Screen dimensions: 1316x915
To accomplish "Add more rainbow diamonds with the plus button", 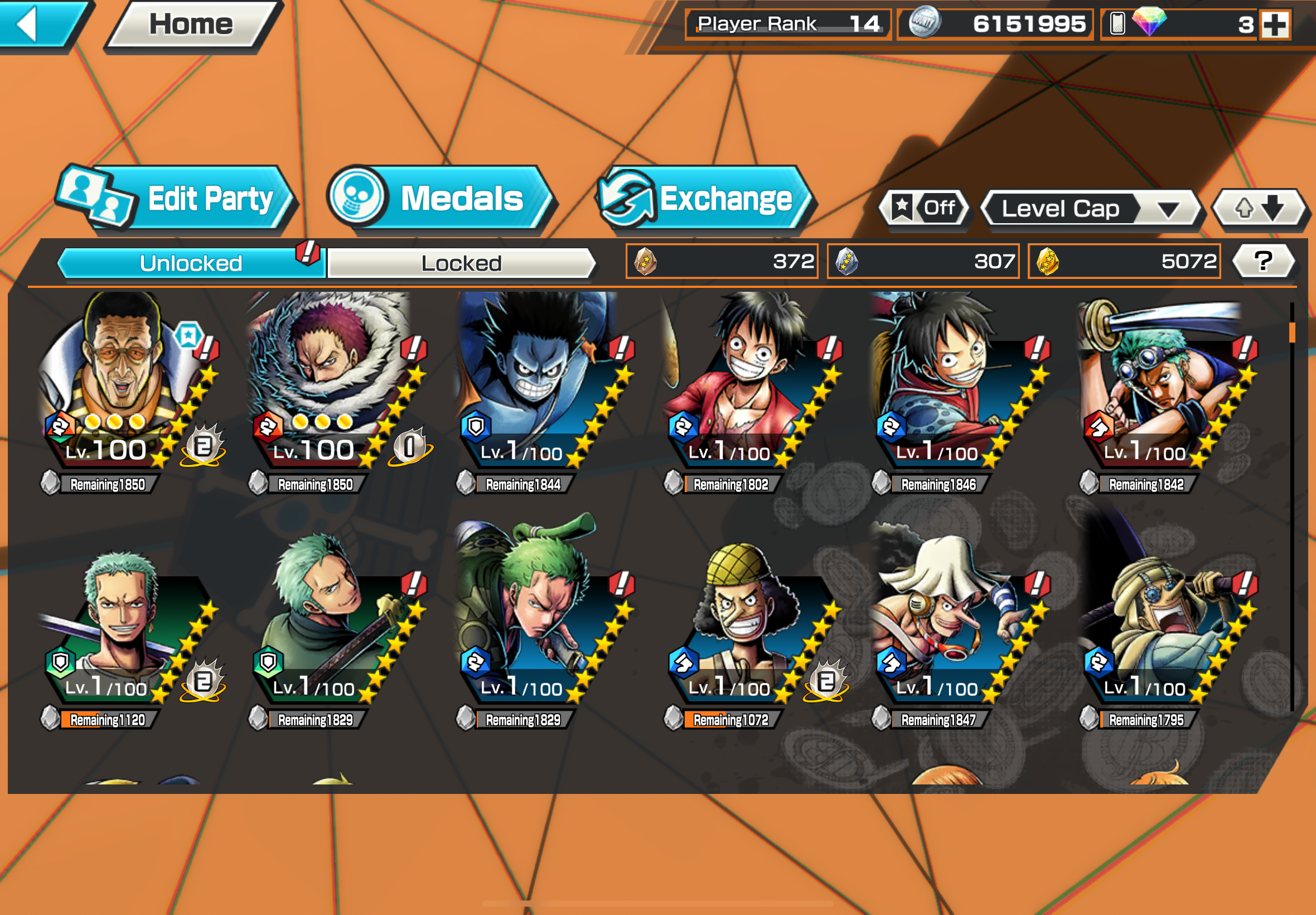I will [x=1275, y=25].
